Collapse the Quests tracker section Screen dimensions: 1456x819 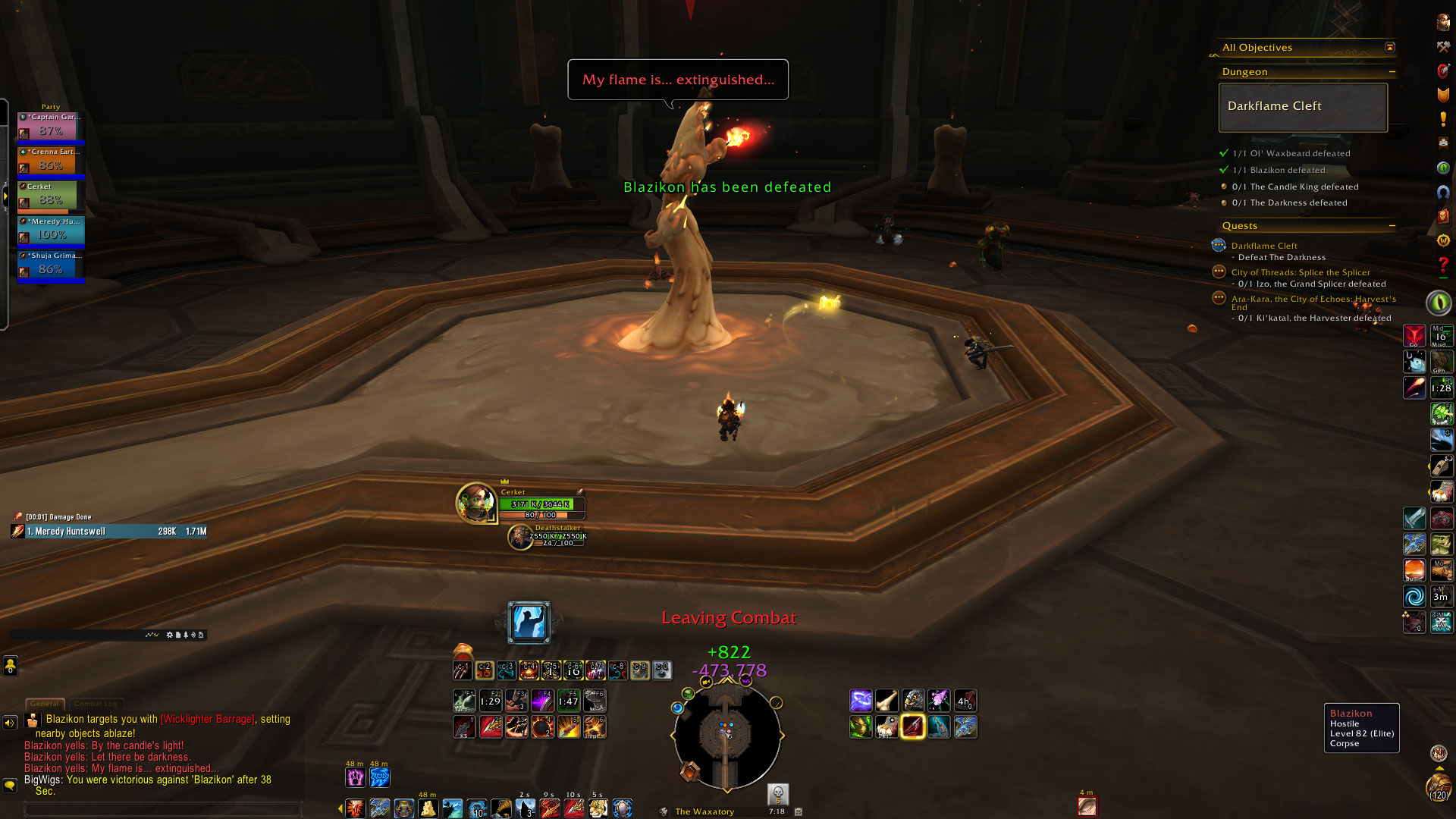pos(1392,226)
